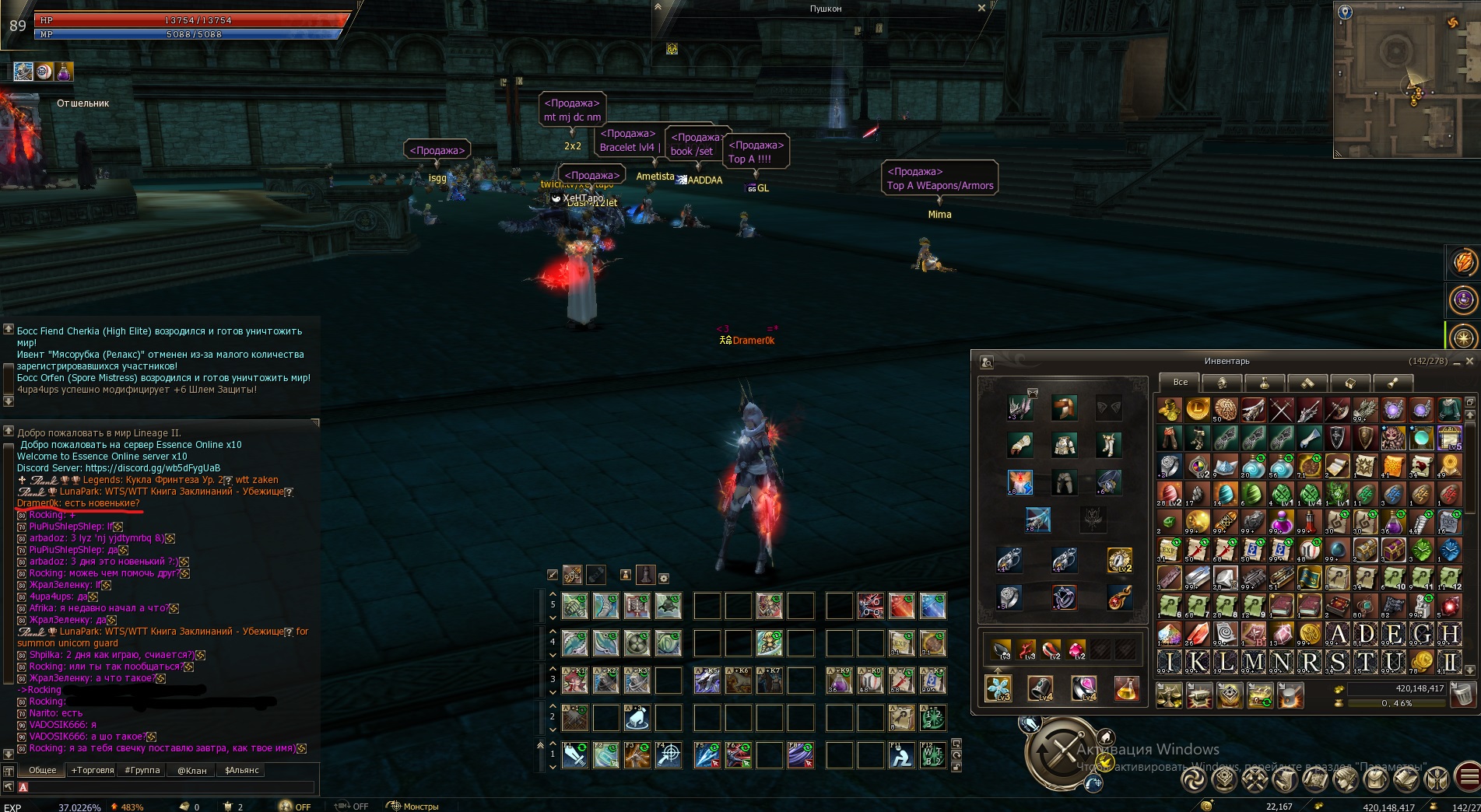Close the Пушкон target window
This screenshot has width=1481, height=812.
point(981,8)
